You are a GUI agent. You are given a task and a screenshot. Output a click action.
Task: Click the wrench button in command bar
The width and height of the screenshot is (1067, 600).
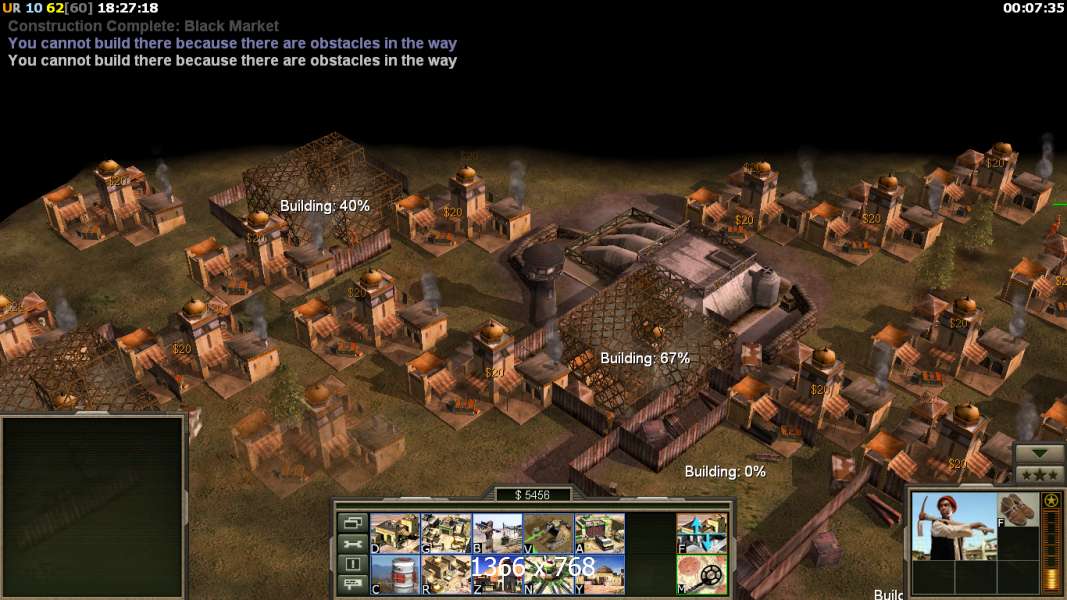click(352, 544)
